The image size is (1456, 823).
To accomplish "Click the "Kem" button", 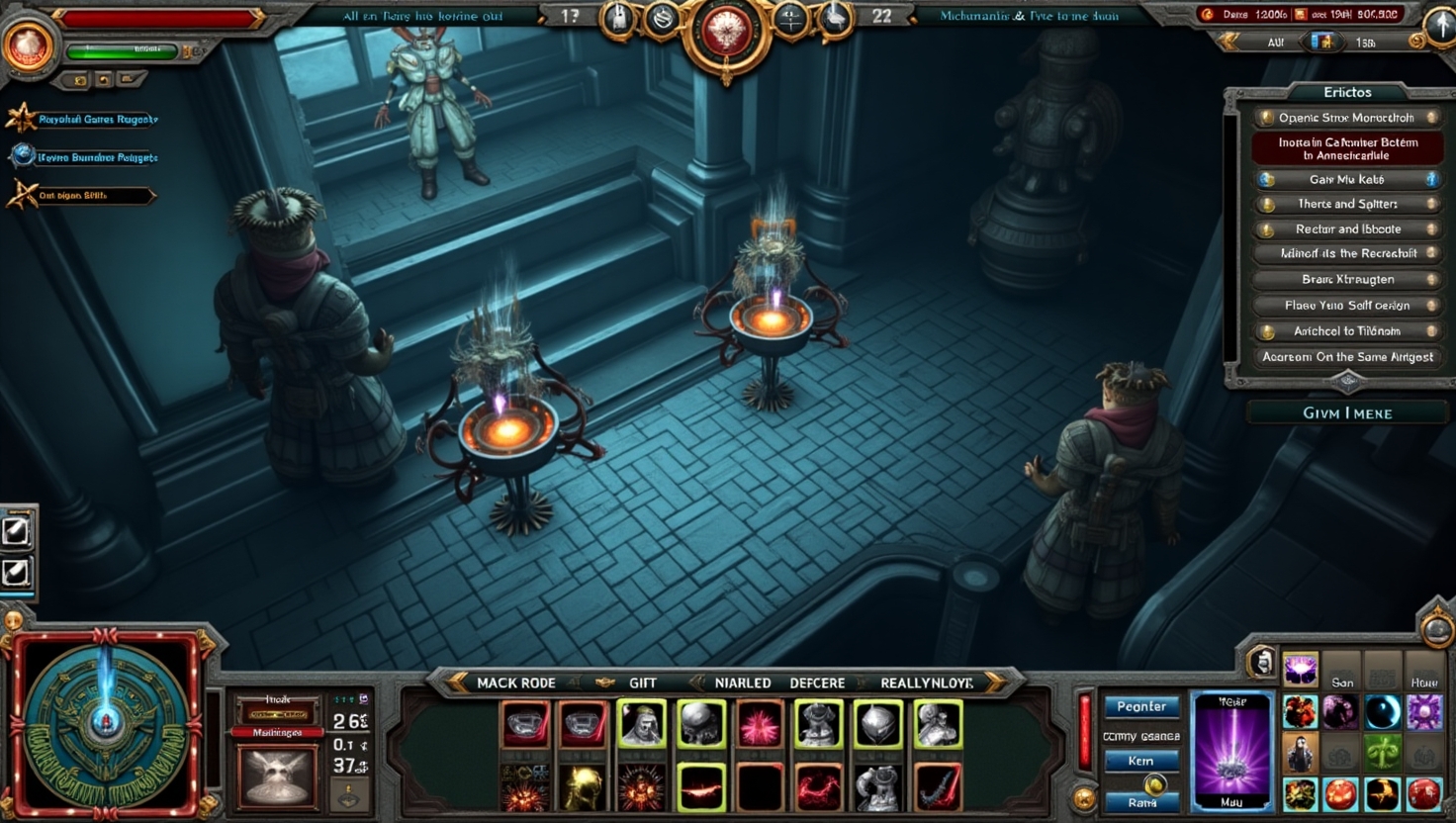I will [x=1141, y=761].
